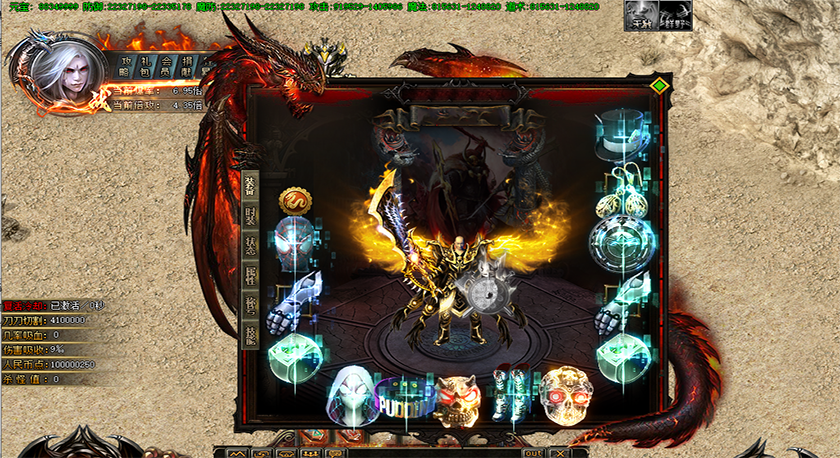
Task: Show the 属性 attributes tab
Action: [250, 275]
